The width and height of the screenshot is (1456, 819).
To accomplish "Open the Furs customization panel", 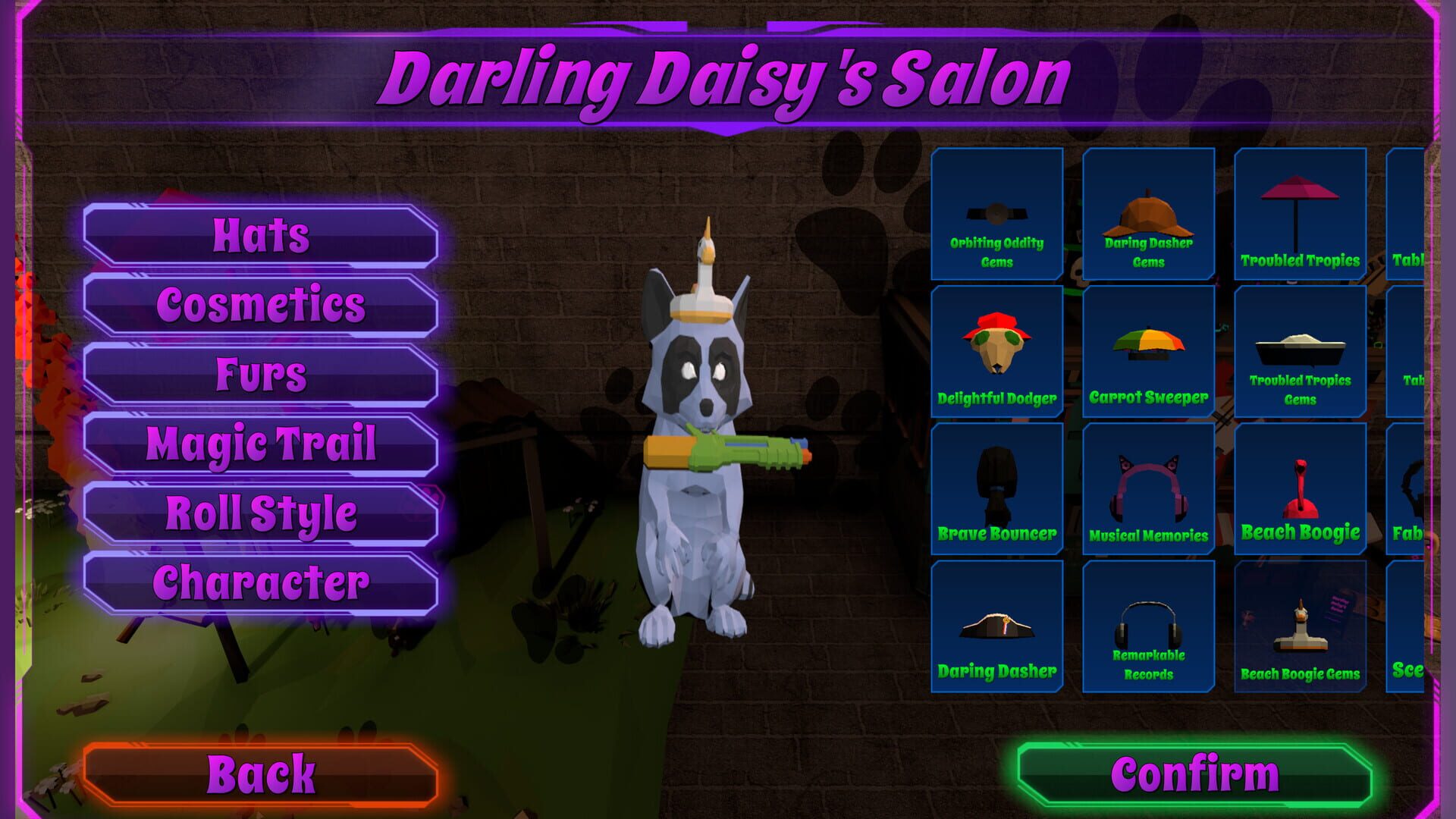I will [x=262, y=373].
